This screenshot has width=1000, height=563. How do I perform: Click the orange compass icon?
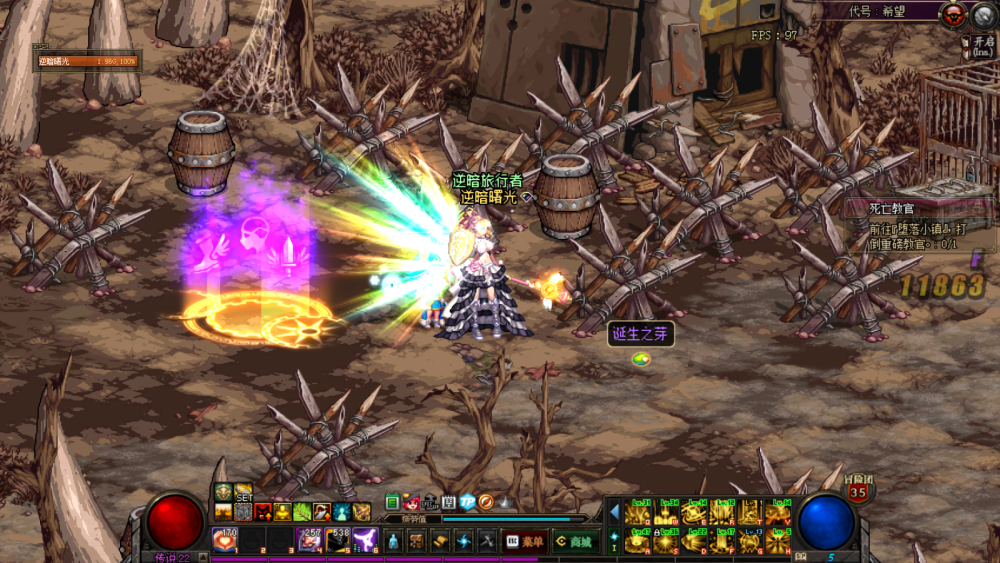(x=486, y=502)
